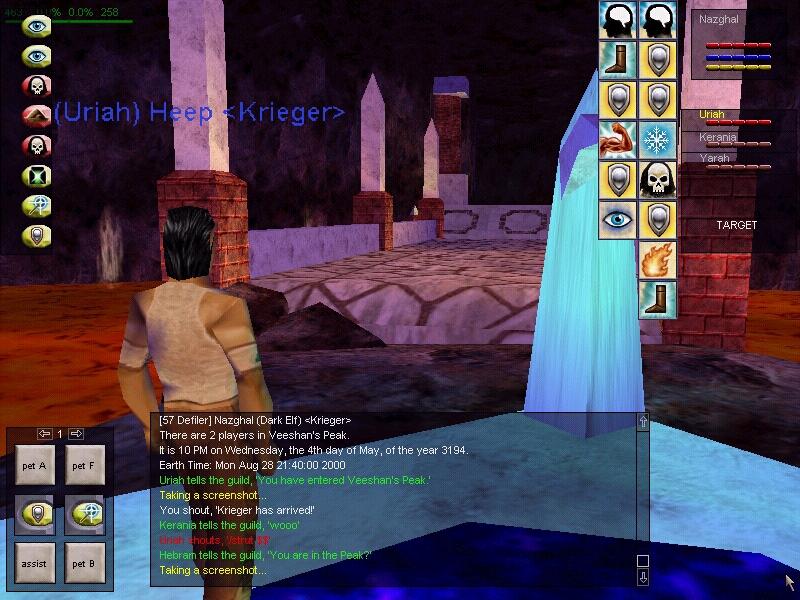Select the flame buff icon
Image resolution: width=800 pixels, height=600 pixels.
pyautogui.click(x=657, y=260)
